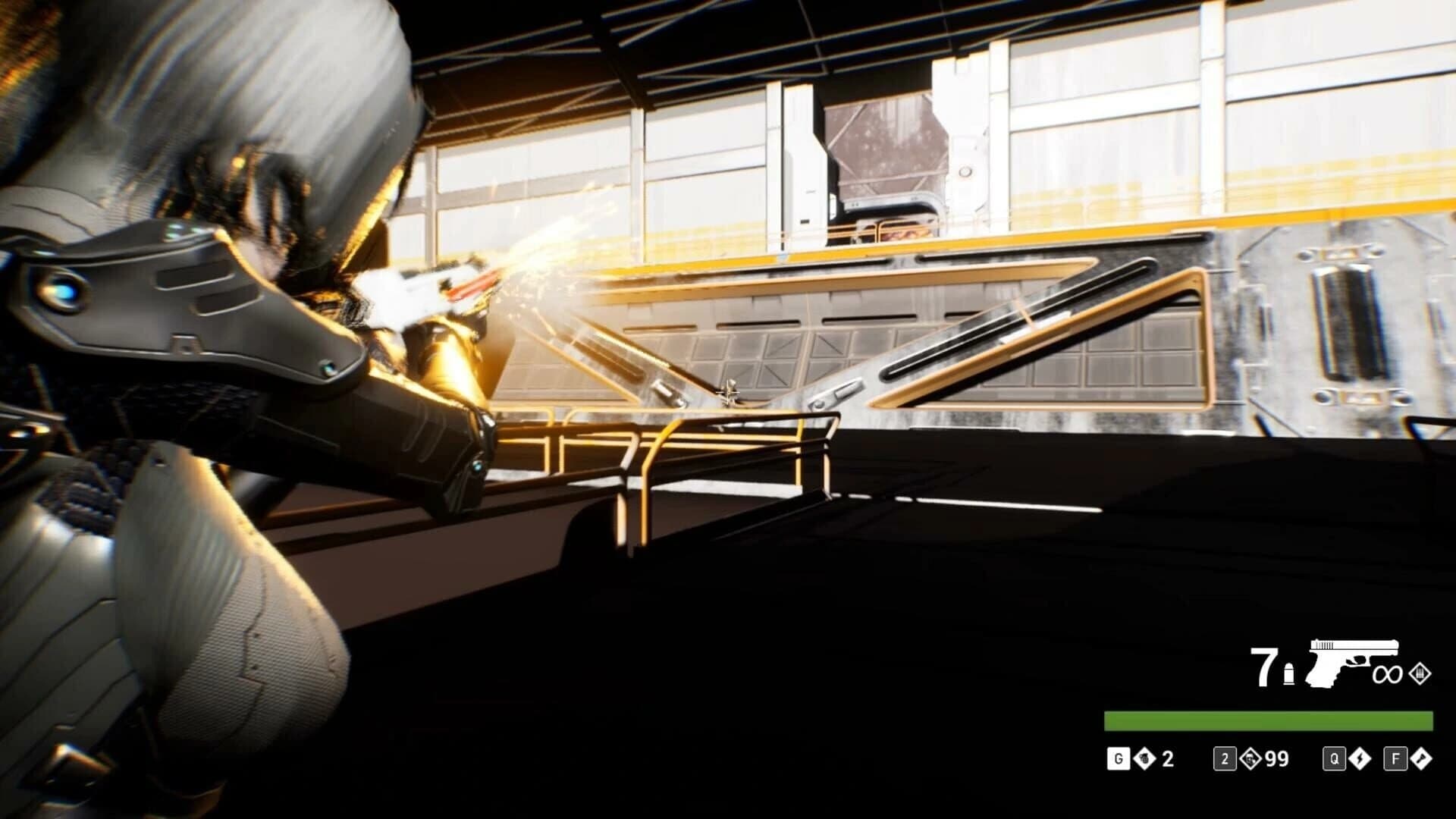This screenshot has width=1456, height=819.
Task: Select the grenade icon next to the G key
Action: click(x=1144, y=758)
